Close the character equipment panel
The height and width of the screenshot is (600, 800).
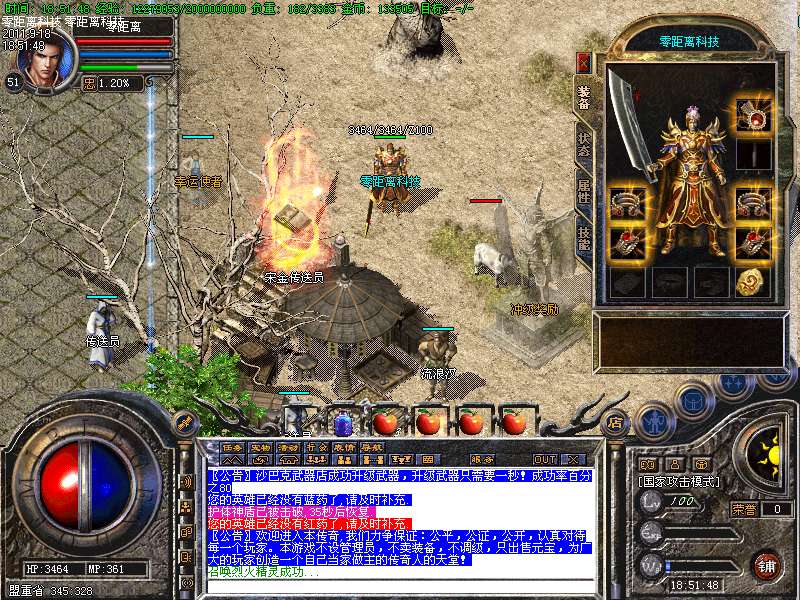tap(584, 61)
